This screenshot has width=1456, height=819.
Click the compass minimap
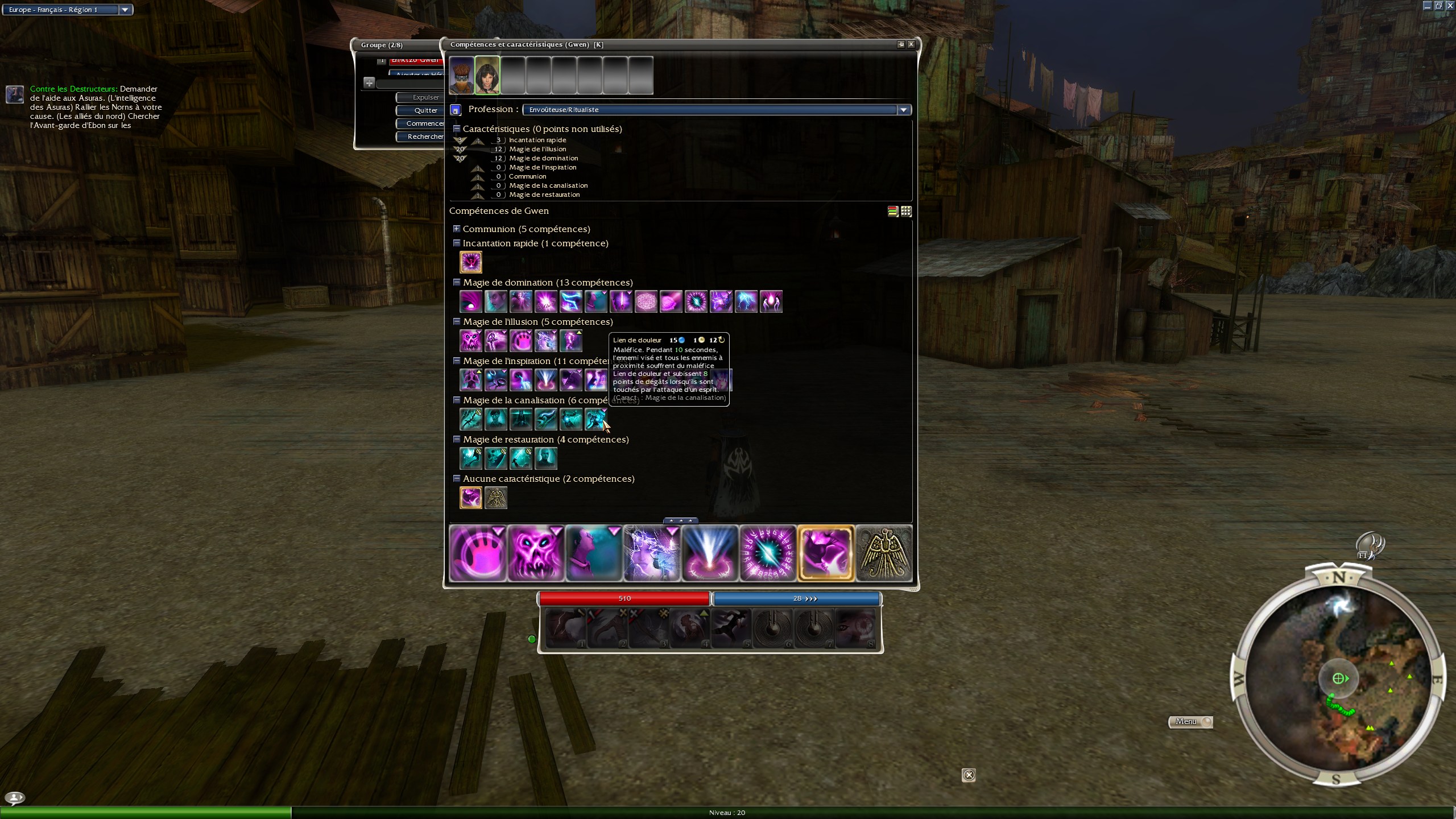(1338, 678)
